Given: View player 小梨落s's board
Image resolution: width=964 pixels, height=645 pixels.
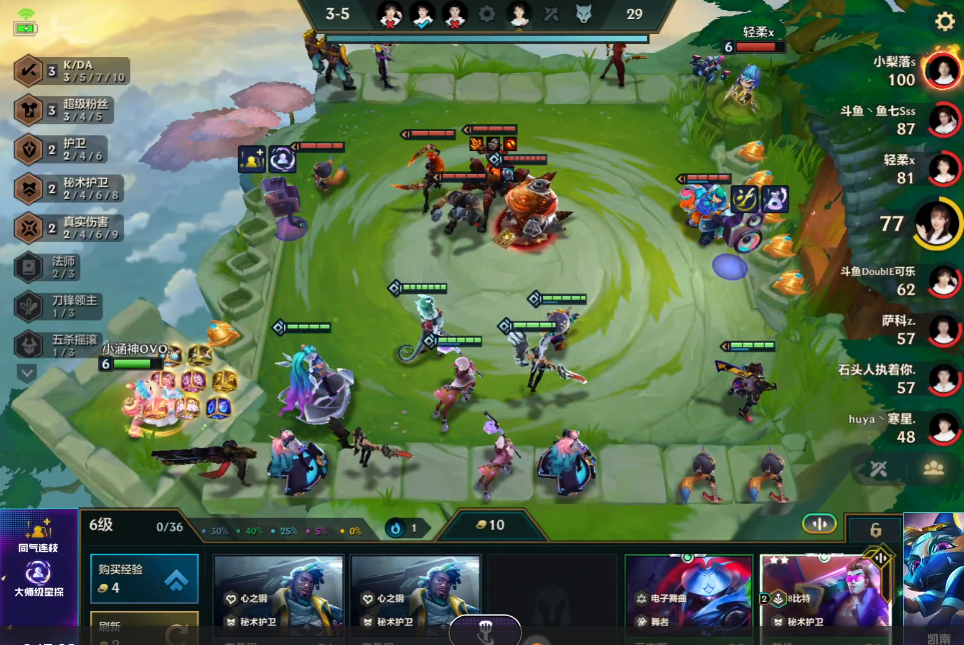Looking at the screenshot, I should pos(941,70).
